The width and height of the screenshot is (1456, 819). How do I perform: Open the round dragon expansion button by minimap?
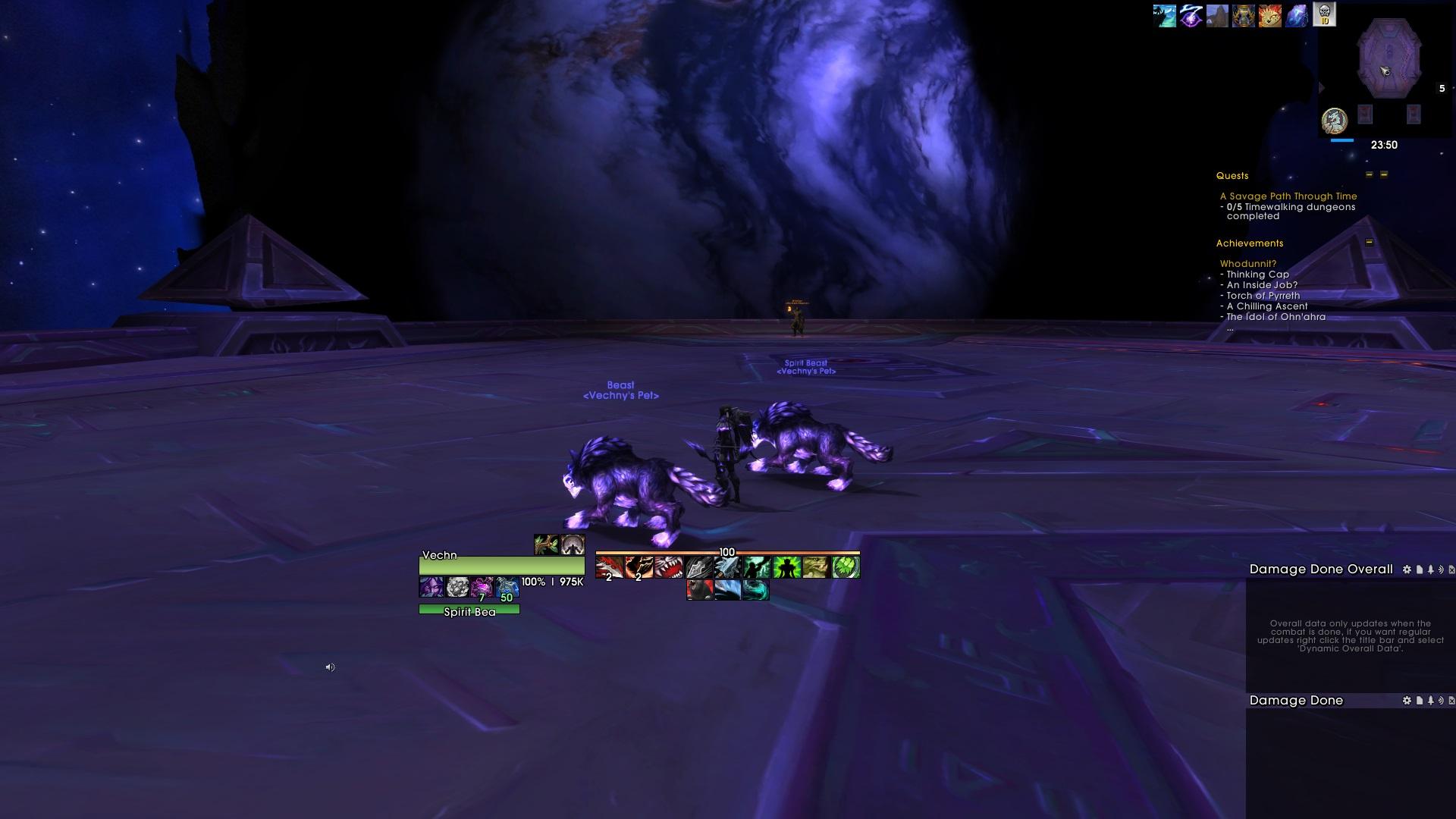pos(1334,120)
